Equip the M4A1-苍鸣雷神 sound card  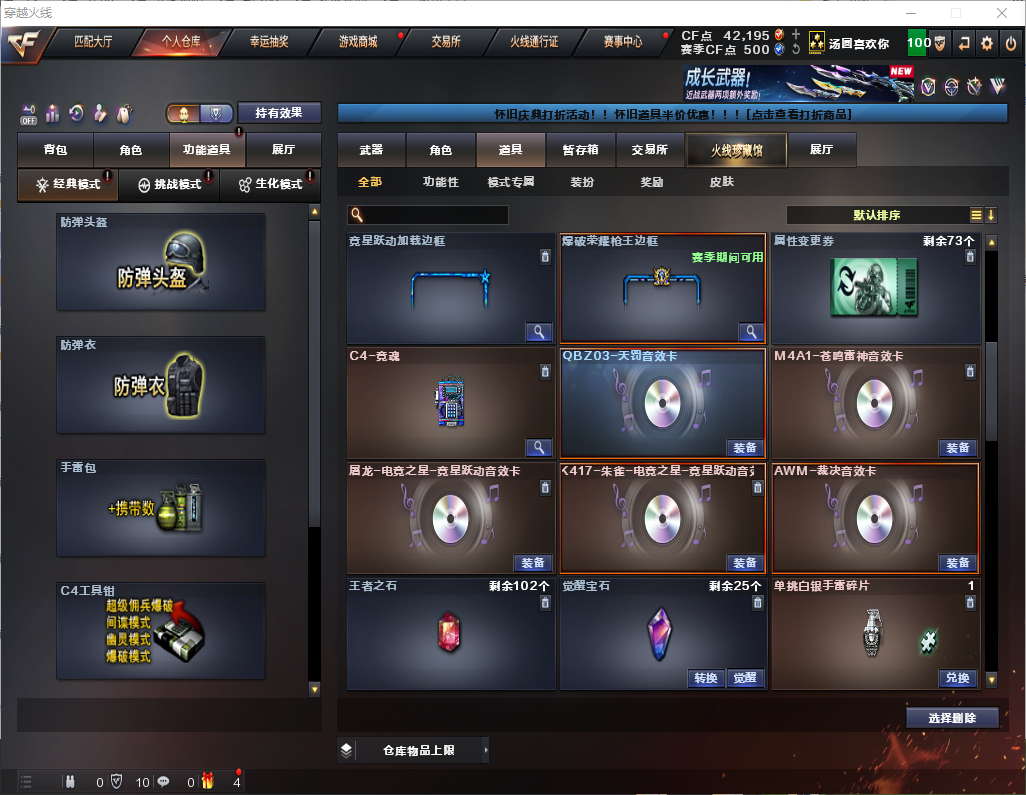957,448
